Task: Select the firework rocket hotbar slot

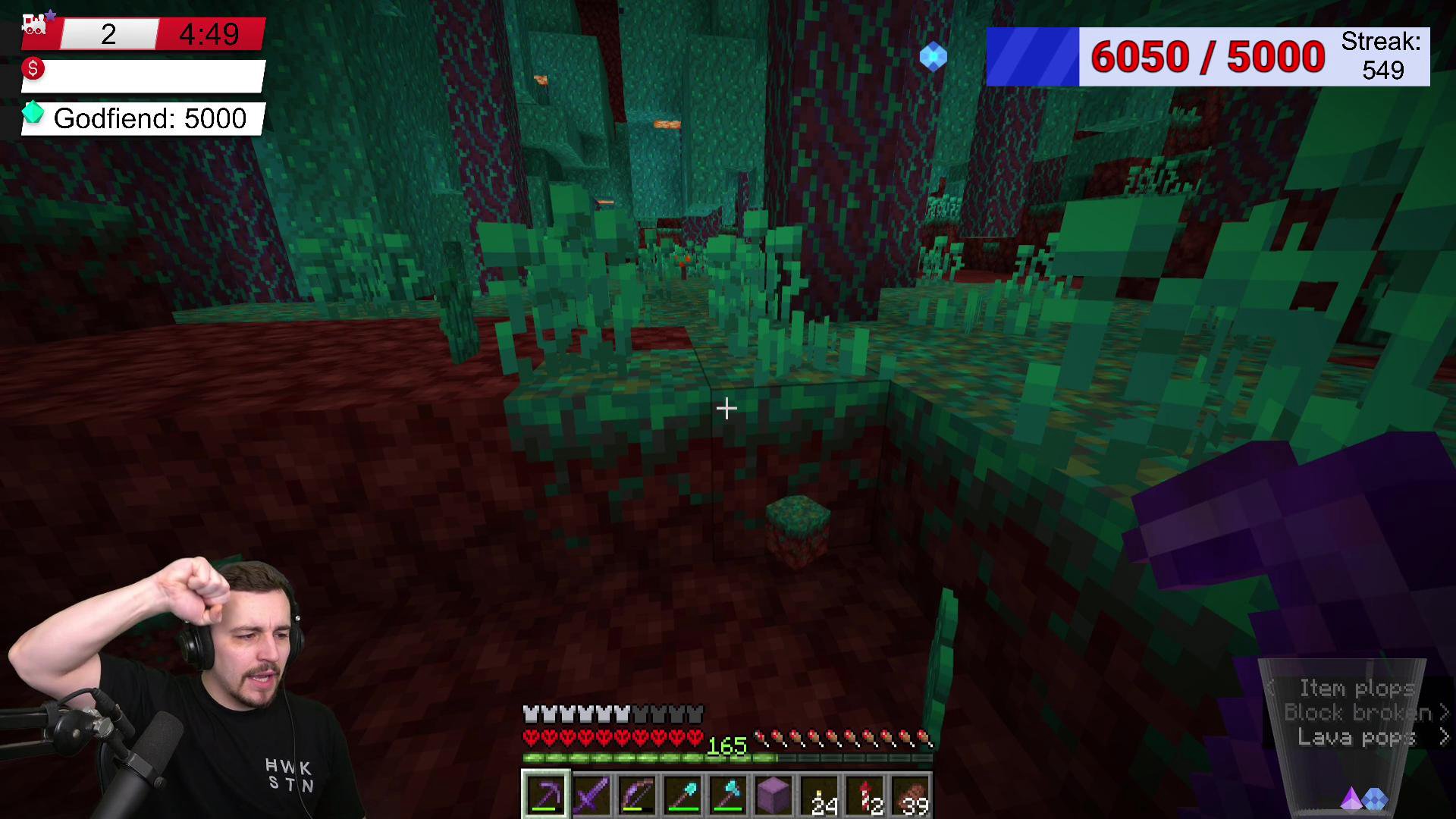Action: click(865, 795)
